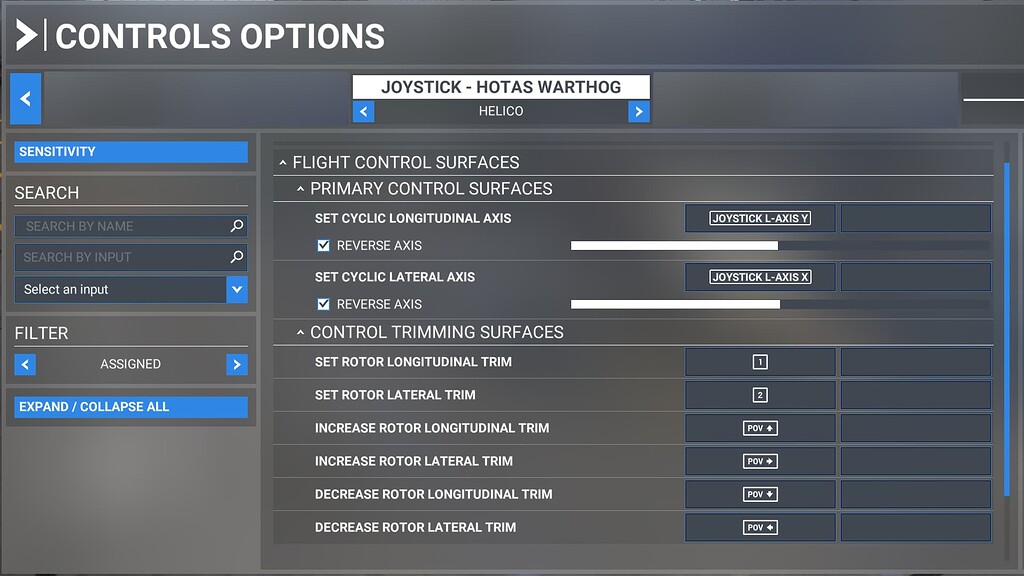Edit Set Rotor Lateral Trim binding 2

click(x=760, y=395)
